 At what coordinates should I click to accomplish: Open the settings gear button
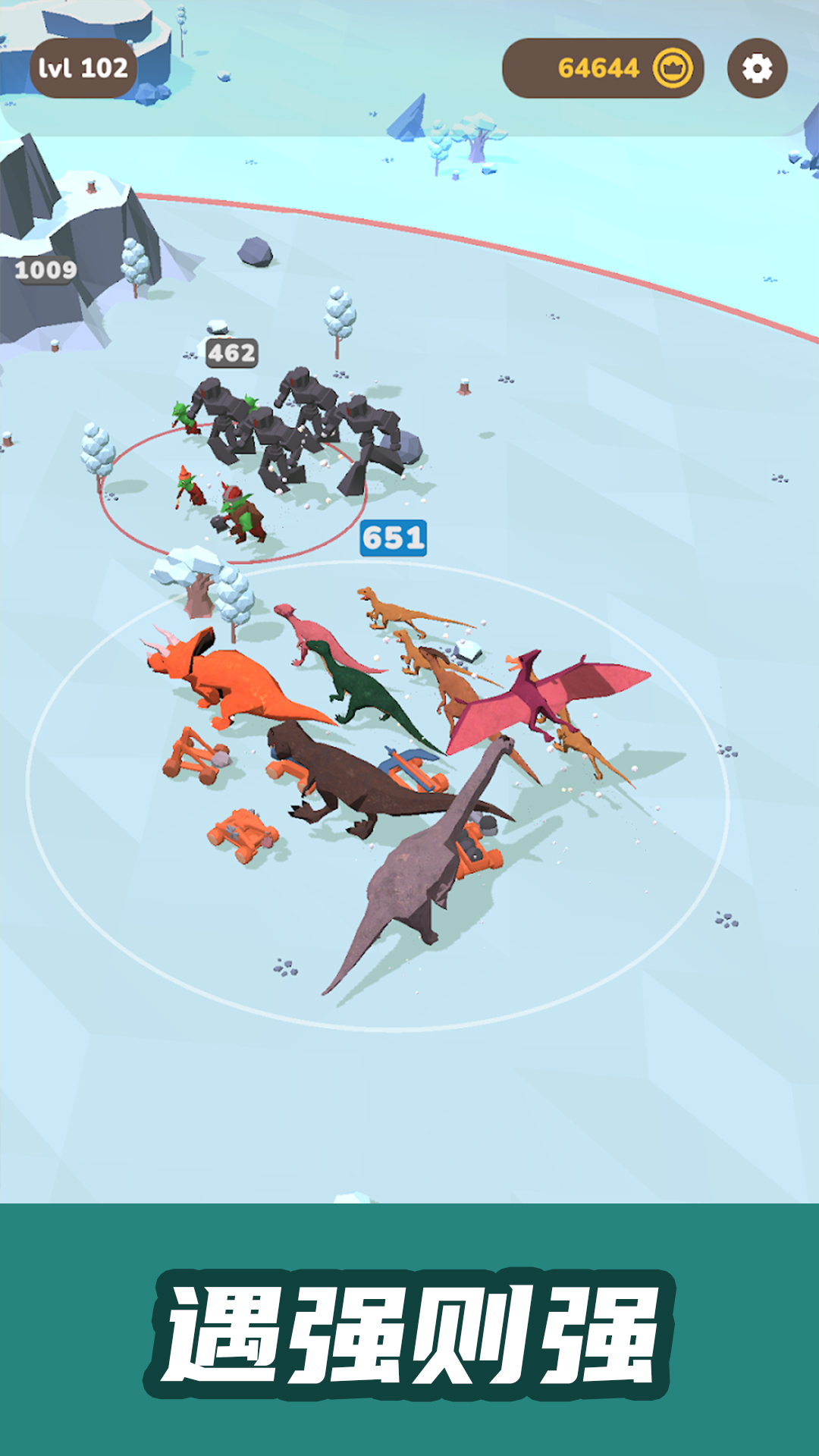pyautogui.click(x=757, y=69)
